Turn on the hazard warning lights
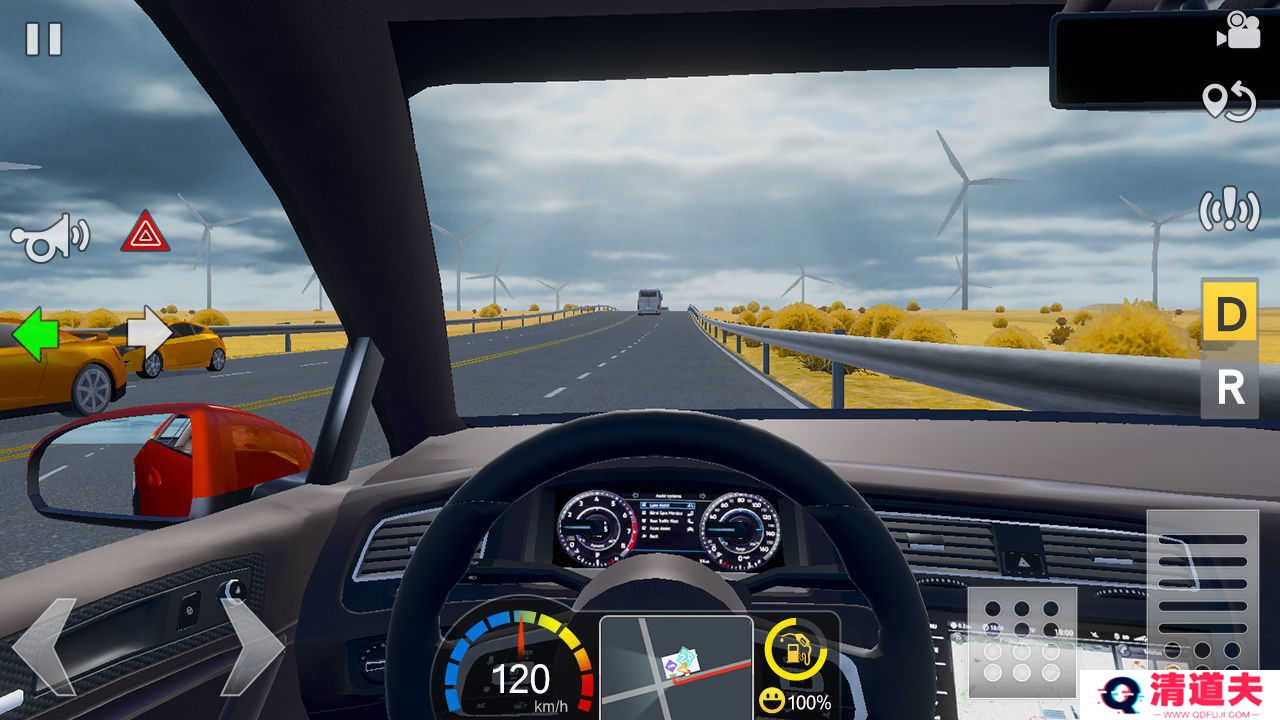The width and height of the screenshot is (1280, 720). tap(145, 232)
